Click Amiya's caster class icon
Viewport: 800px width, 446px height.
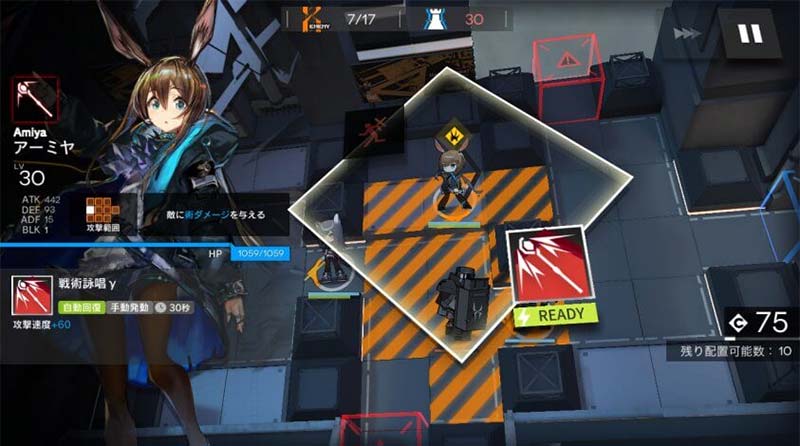35,100
